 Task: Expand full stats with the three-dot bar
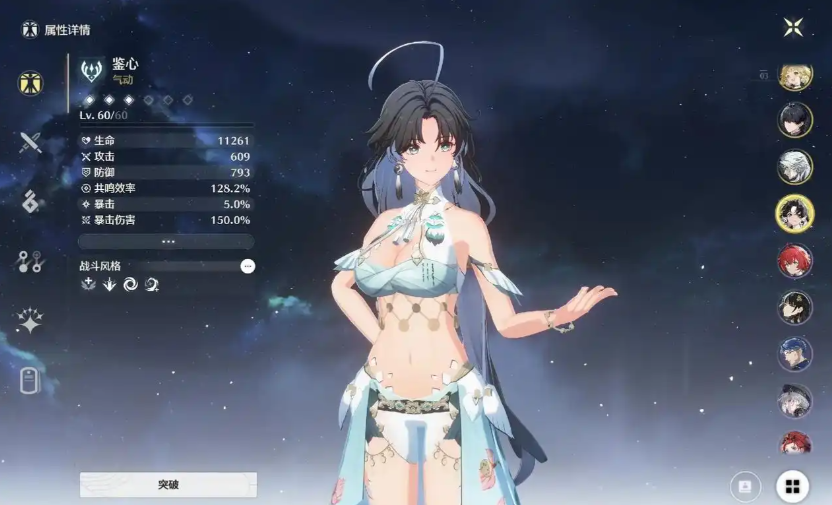(166, 241)
